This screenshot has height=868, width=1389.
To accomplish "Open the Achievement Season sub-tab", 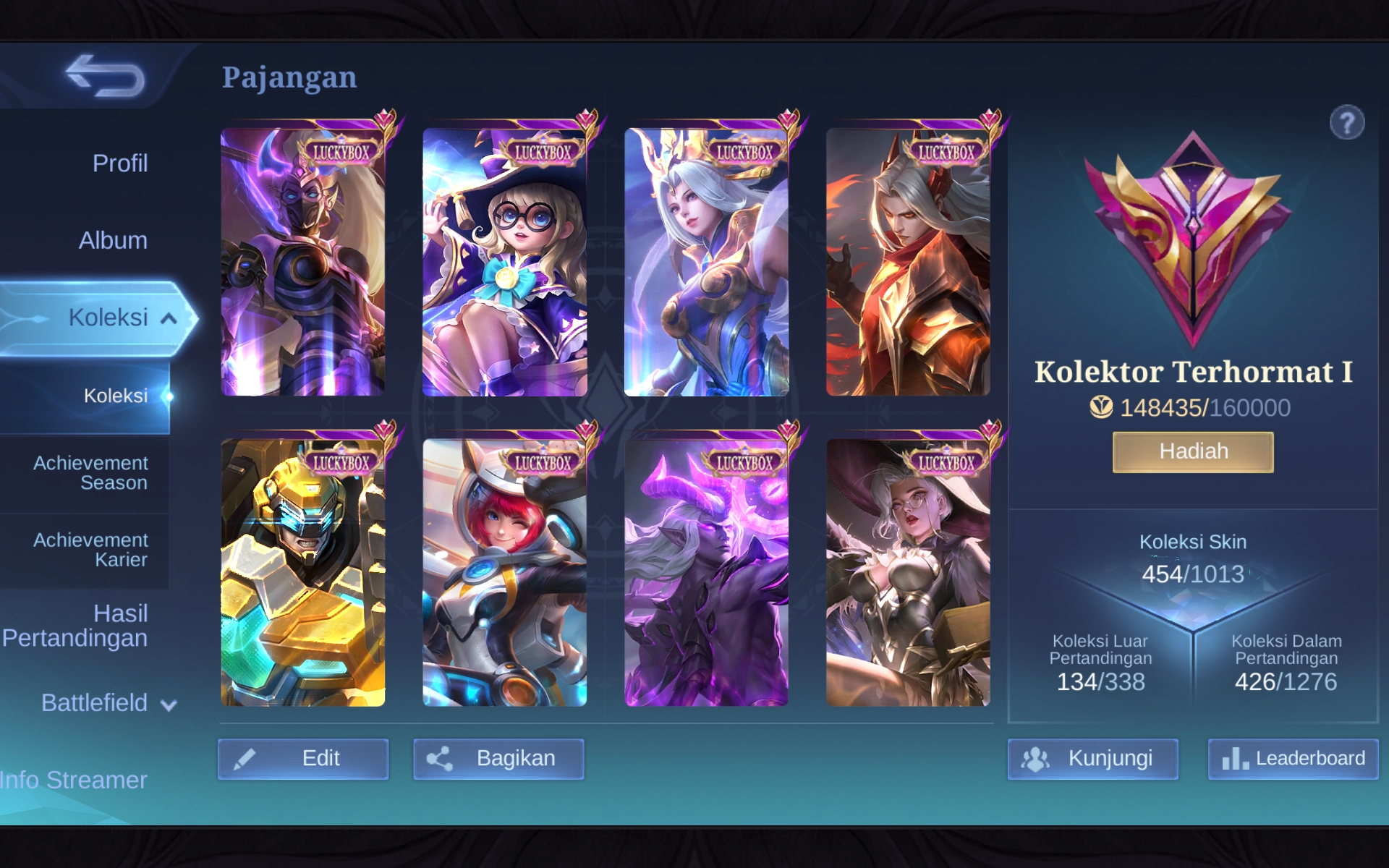I will (x=90, y=473).
